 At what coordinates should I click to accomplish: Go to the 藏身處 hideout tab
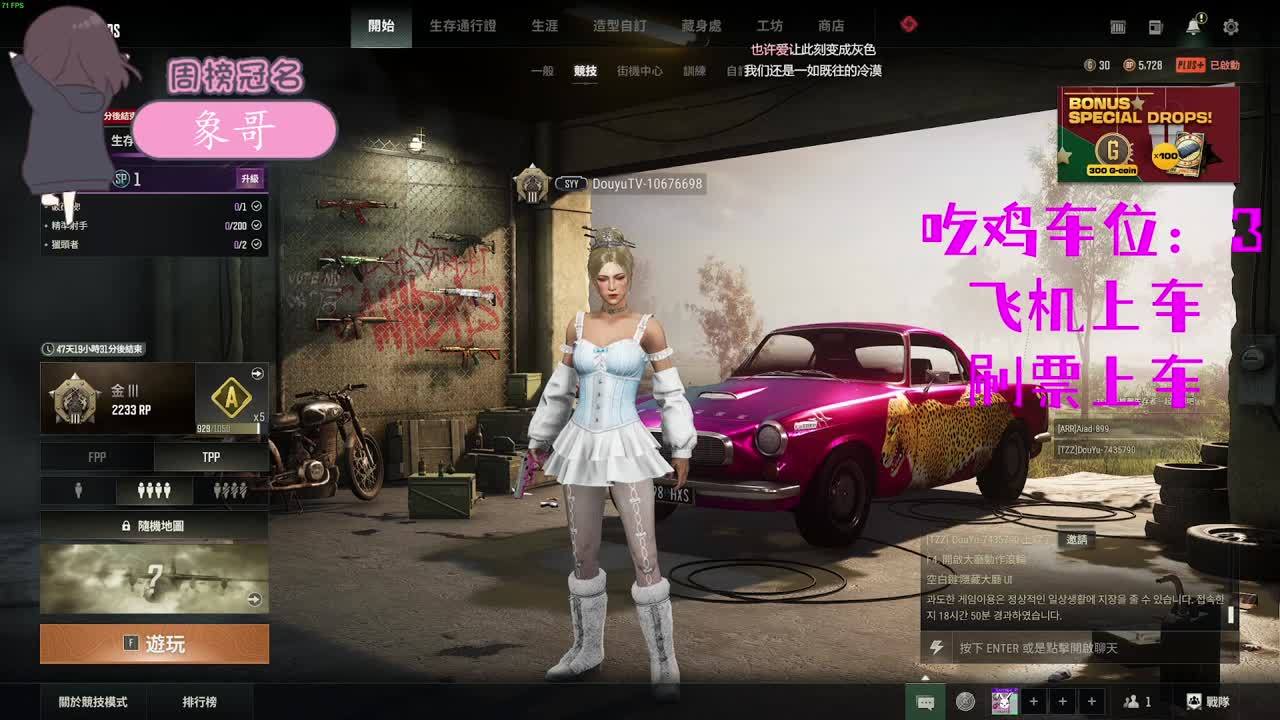700,26
